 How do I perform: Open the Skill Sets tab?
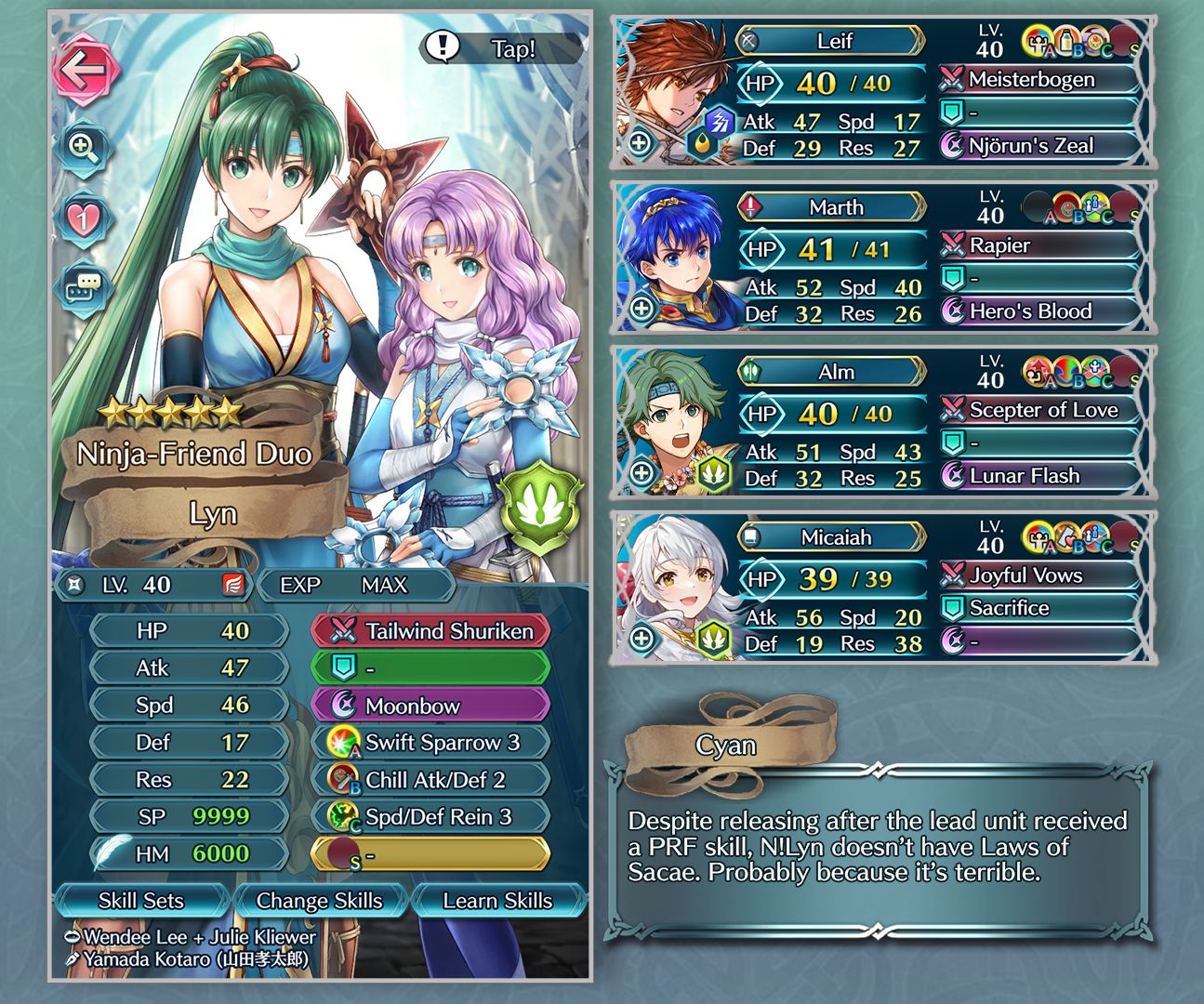tap(141, 900)
